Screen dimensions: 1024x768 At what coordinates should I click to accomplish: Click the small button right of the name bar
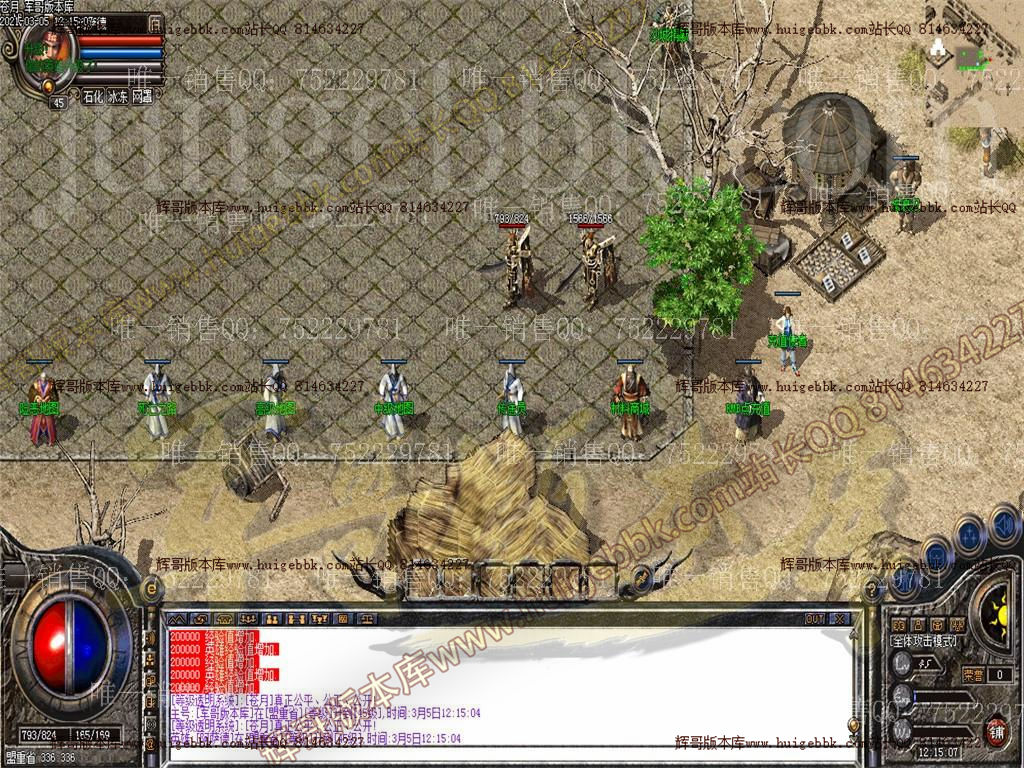click(x=155, y=22)
